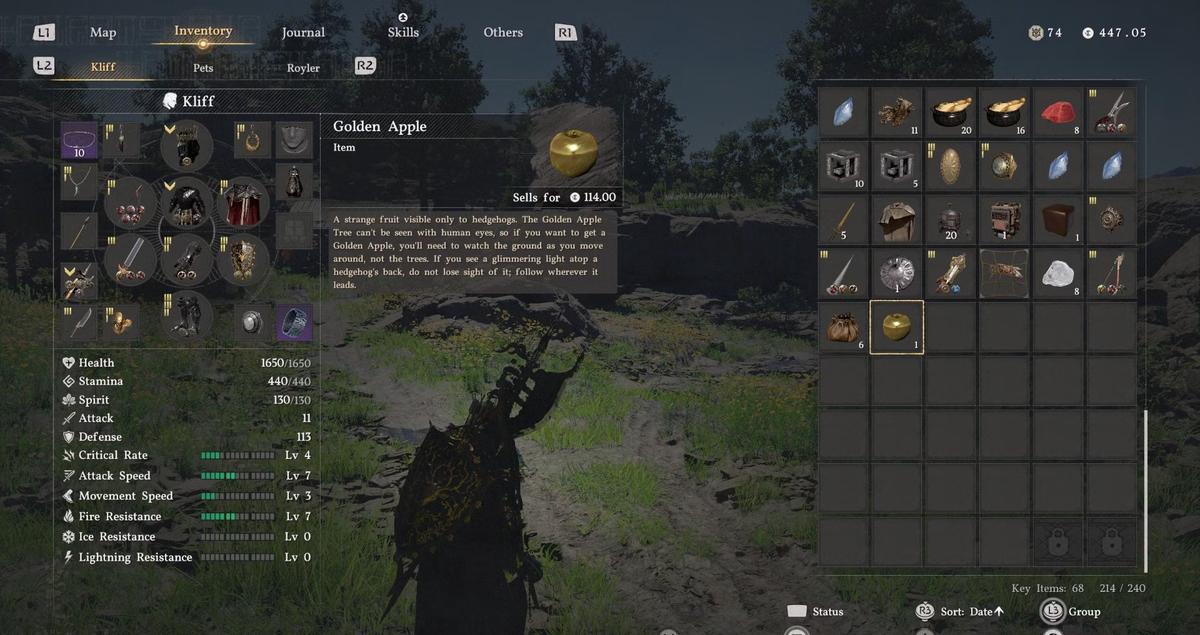1200x635 pixels.
Task: Select the brown leather pouch item
Action: [844, 327]
